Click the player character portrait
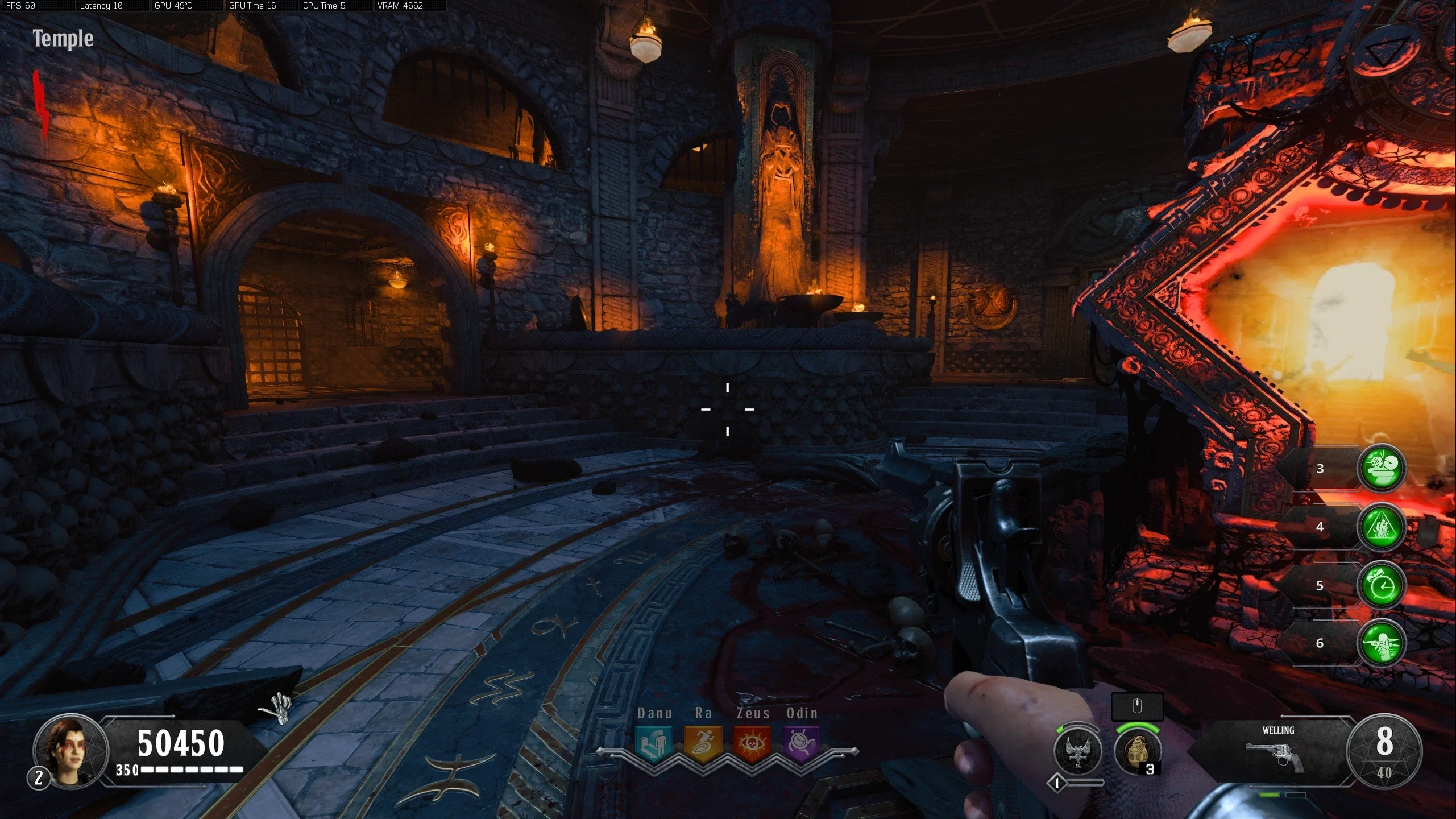The height and width of the screenshot is (819, 1456). (x=70, y=749)
